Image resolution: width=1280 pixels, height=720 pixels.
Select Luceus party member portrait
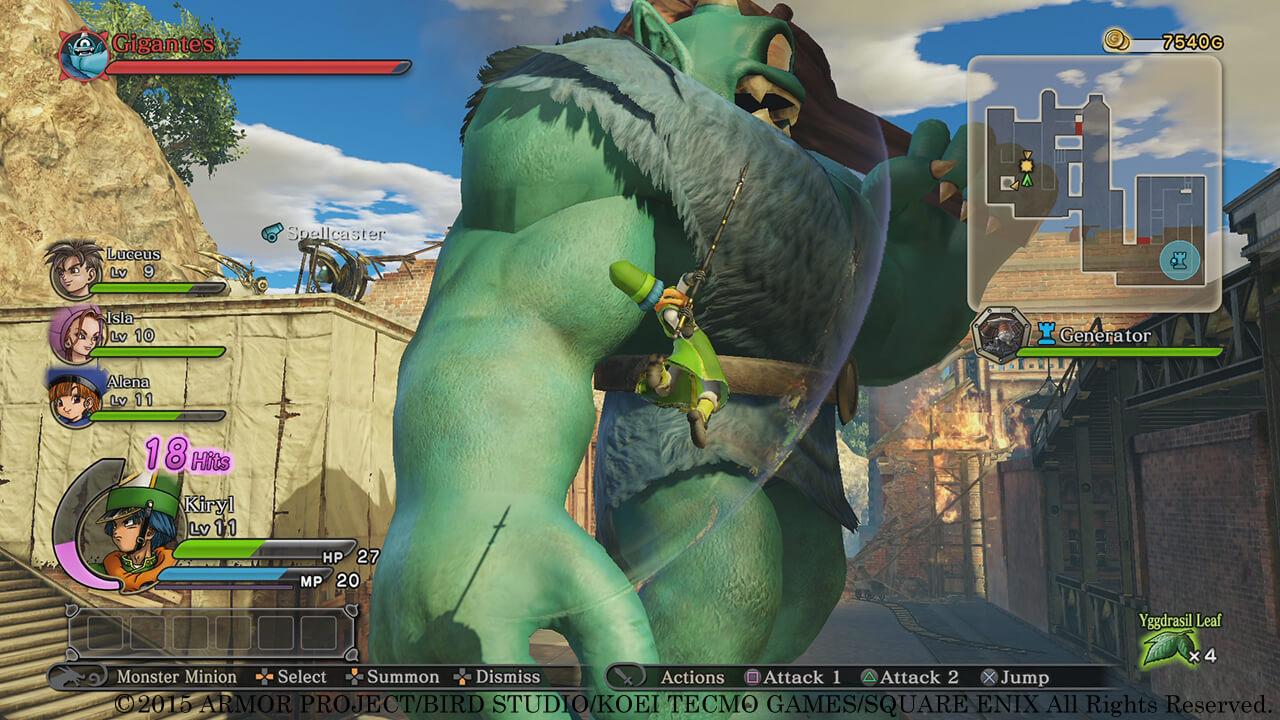tap(71, 269)
